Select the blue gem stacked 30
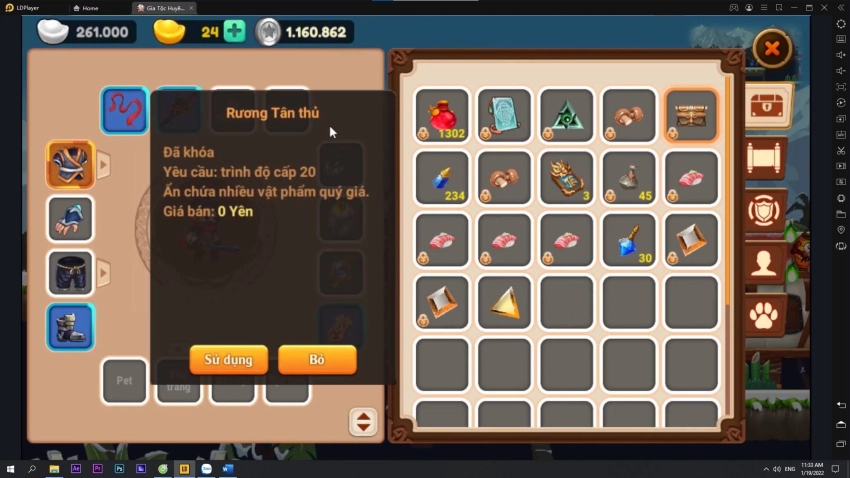The image size is (850, 478). point(629,240)
